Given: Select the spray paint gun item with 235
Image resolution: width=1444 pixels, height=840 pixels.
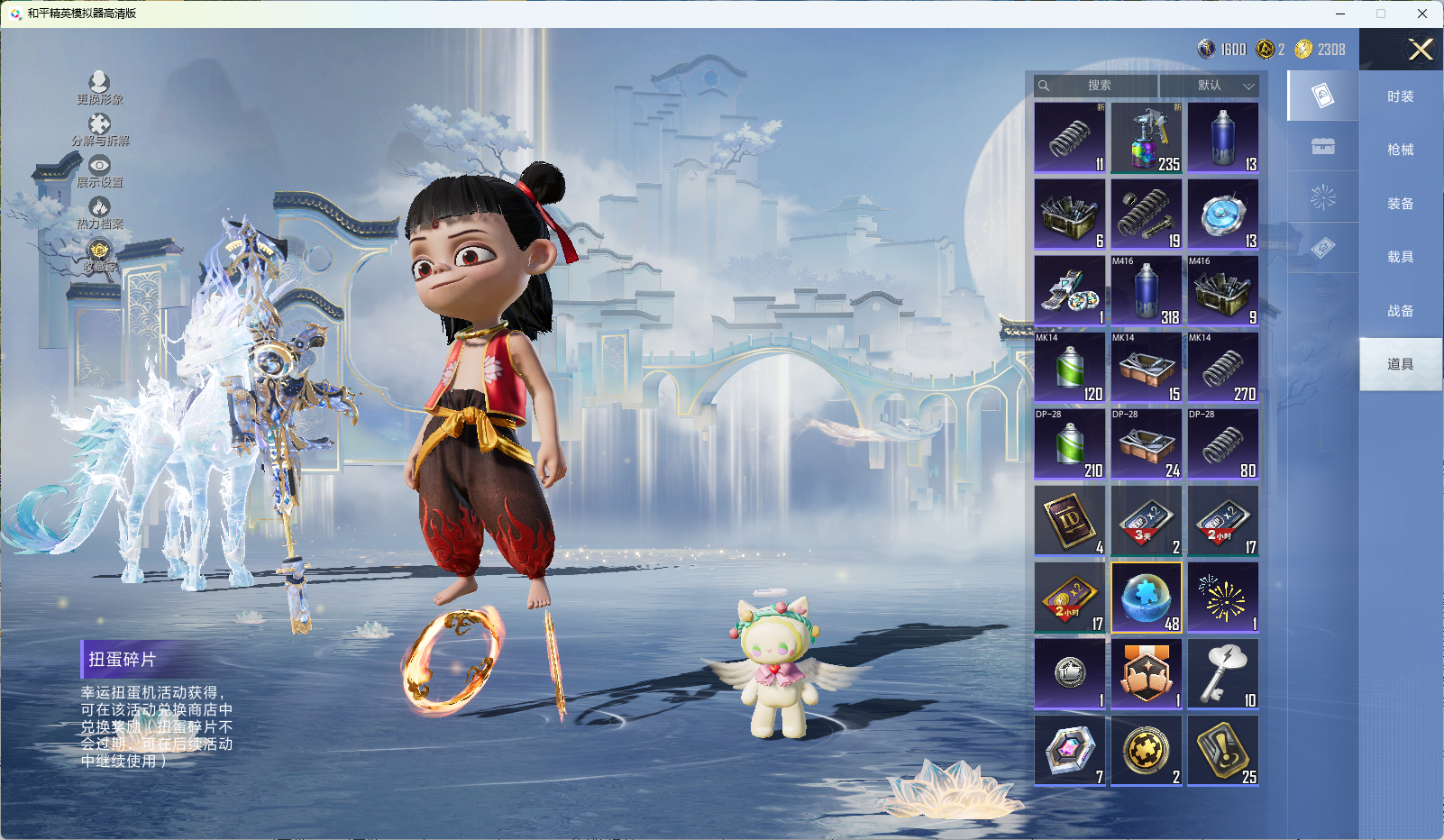Looking at the screenshot, I should (1147, 138).
